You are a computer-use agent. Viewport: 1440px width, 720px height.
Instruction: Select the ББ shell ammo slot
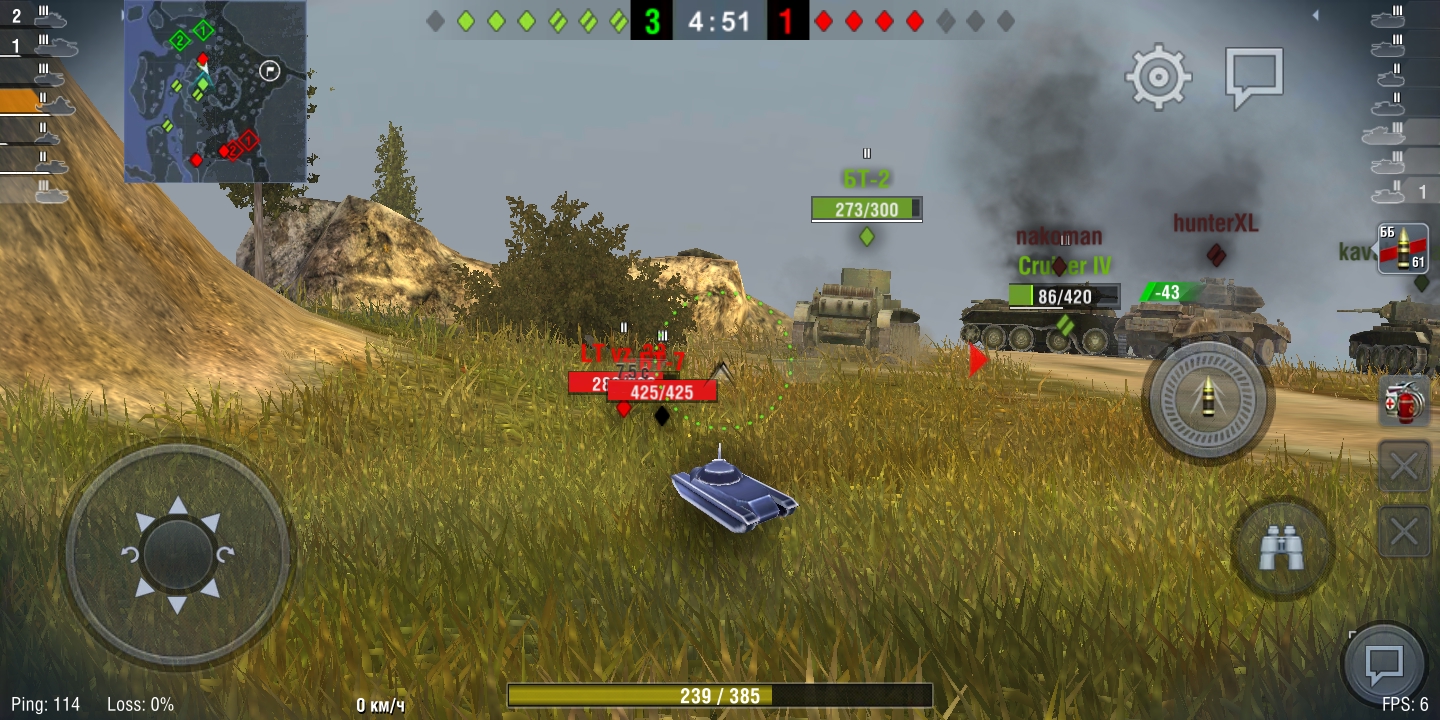pyautogui.click(x=1402, y=249)
